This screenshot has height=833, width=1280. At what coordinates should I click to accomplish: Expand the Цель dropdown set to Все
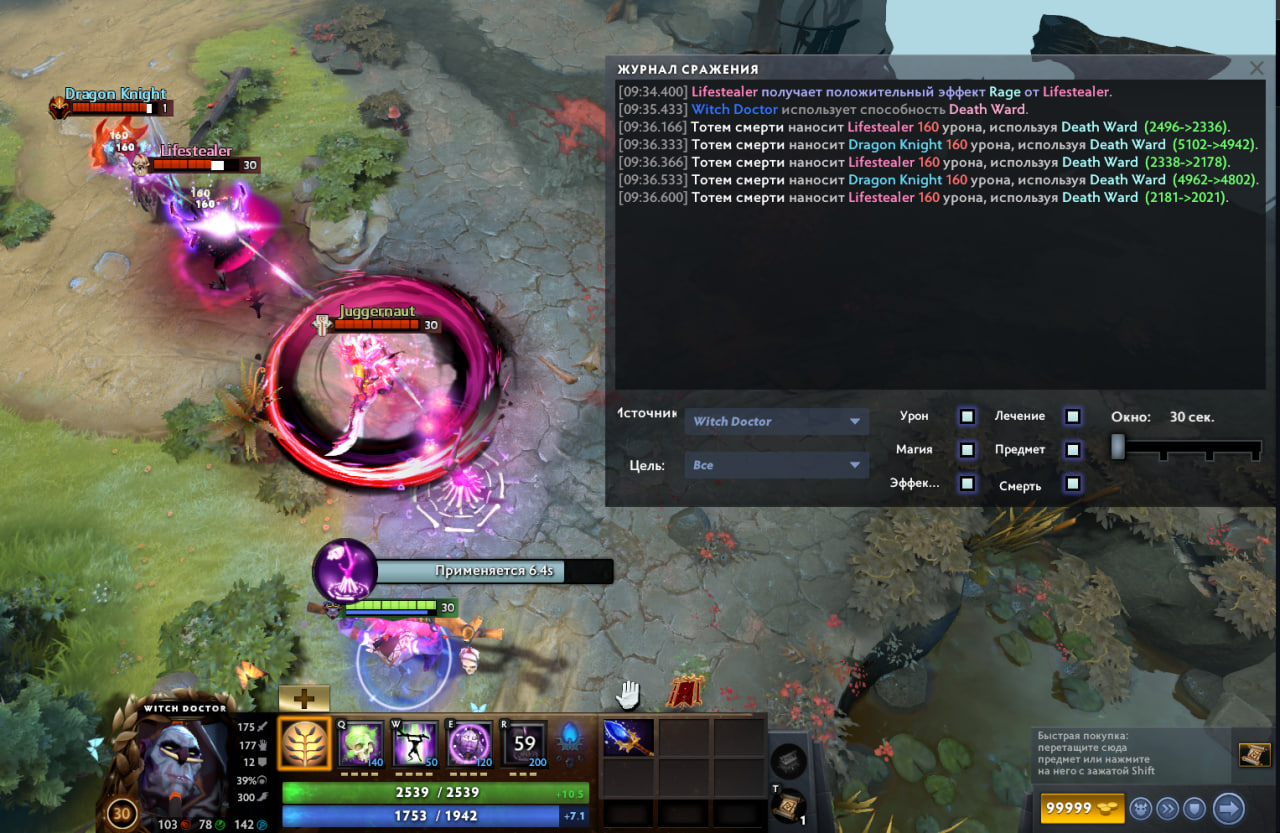coord(776,464)
